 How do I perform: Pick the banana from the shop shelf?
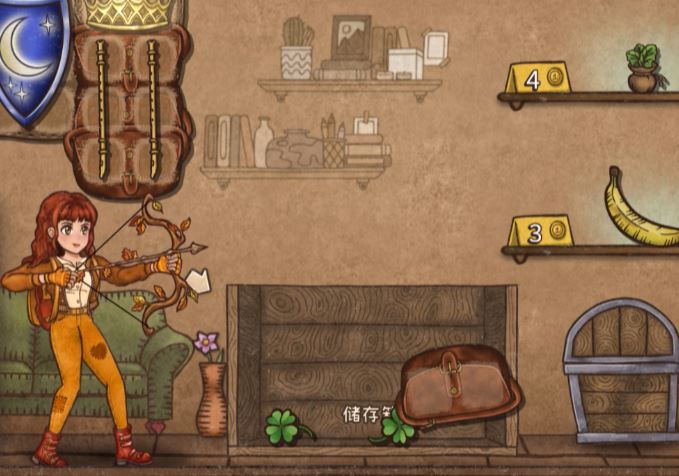(639, 212)
